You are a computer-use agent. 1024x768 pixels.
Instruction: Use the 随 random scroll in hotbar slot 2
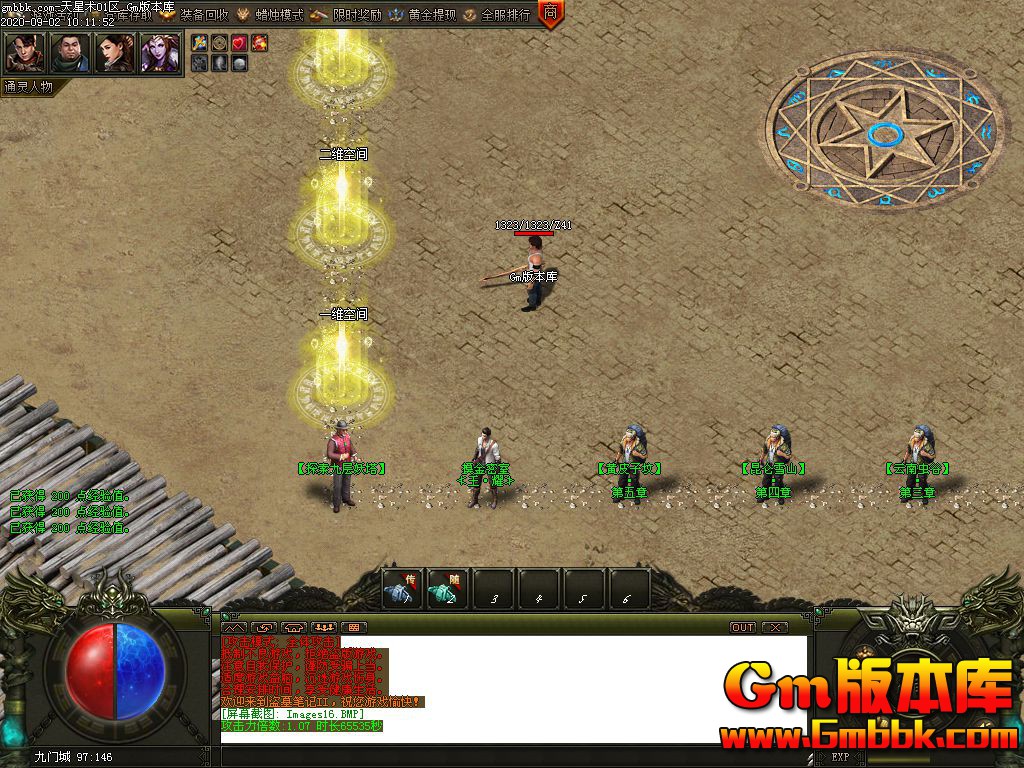pyautogui.click(x=448, y=589)
